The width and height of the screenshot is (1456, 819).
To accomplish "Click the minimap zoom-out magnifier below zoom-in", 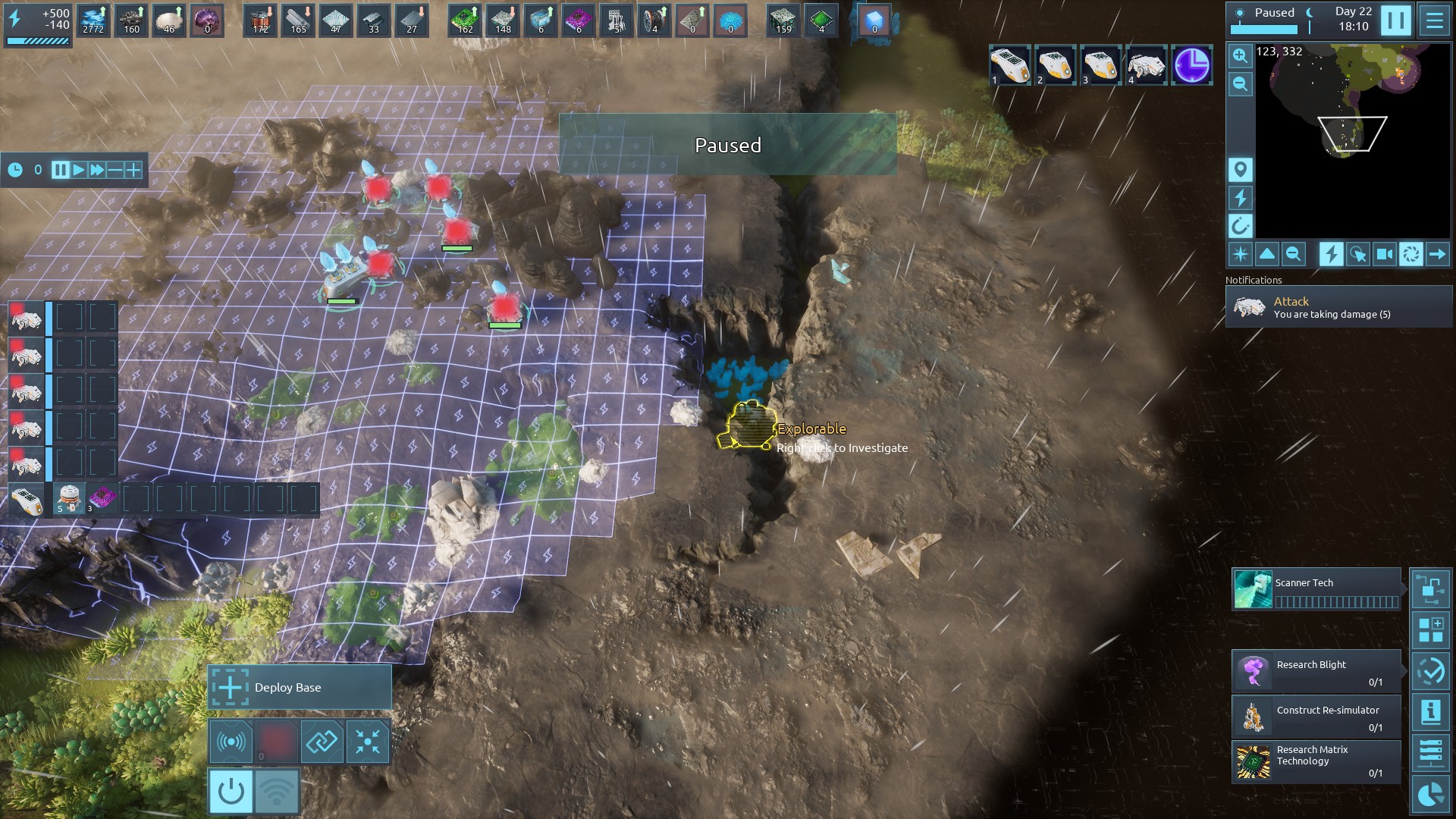I will [1240, 84].
